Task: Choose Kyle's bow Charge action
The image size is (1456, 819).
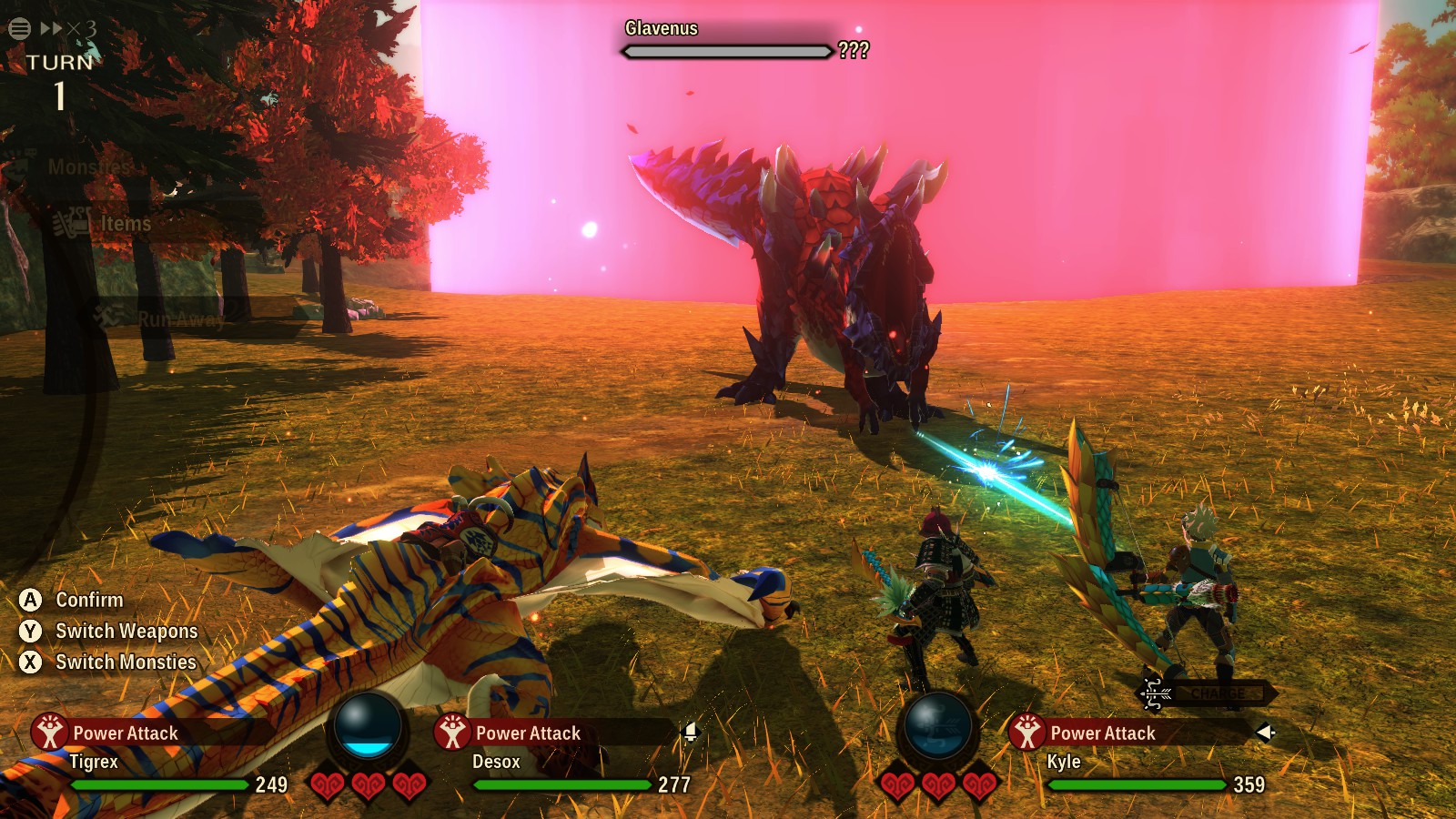Action: click(1208, 694)
